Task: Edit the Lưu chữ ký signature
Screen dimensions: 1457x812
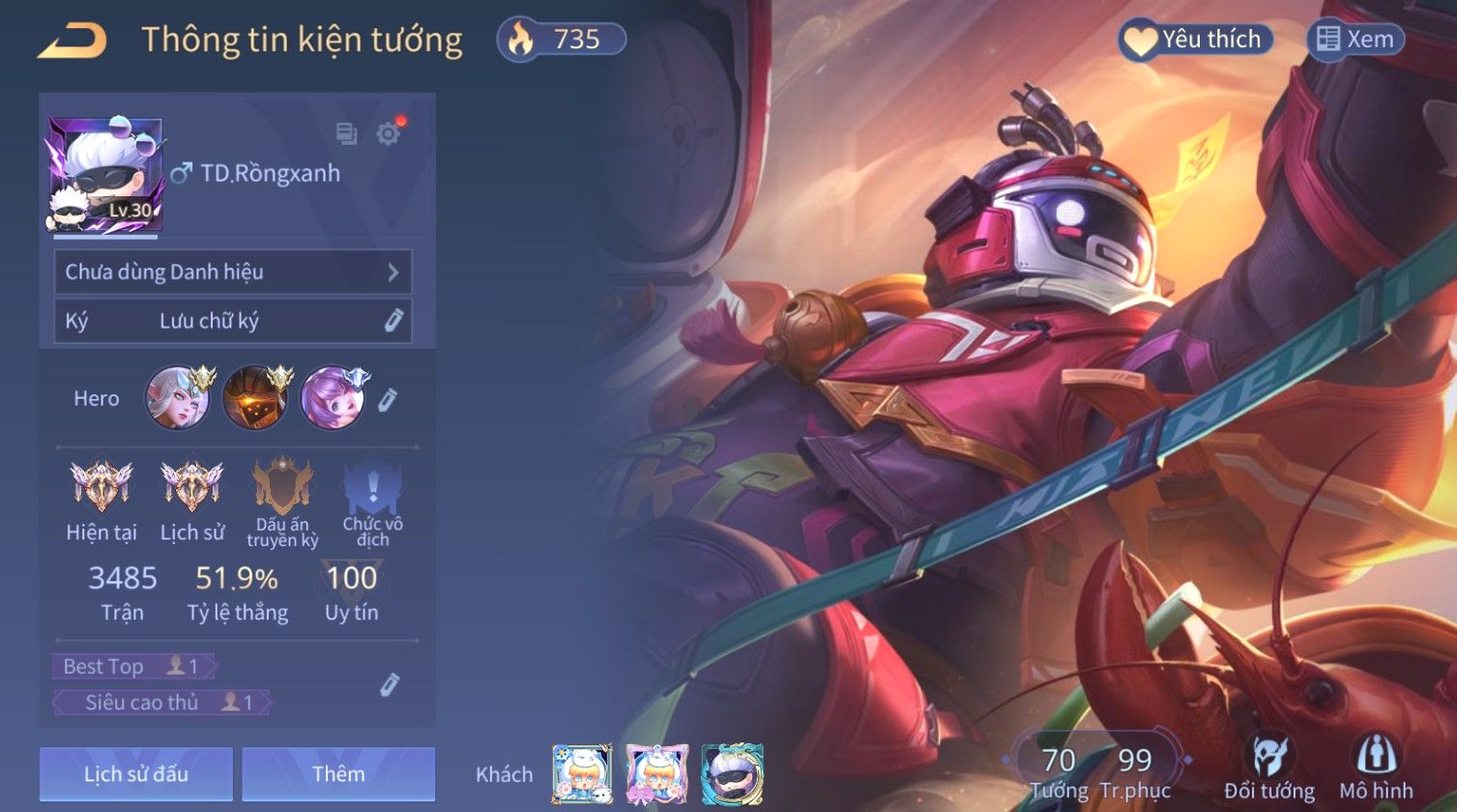Action: (393, 321)
